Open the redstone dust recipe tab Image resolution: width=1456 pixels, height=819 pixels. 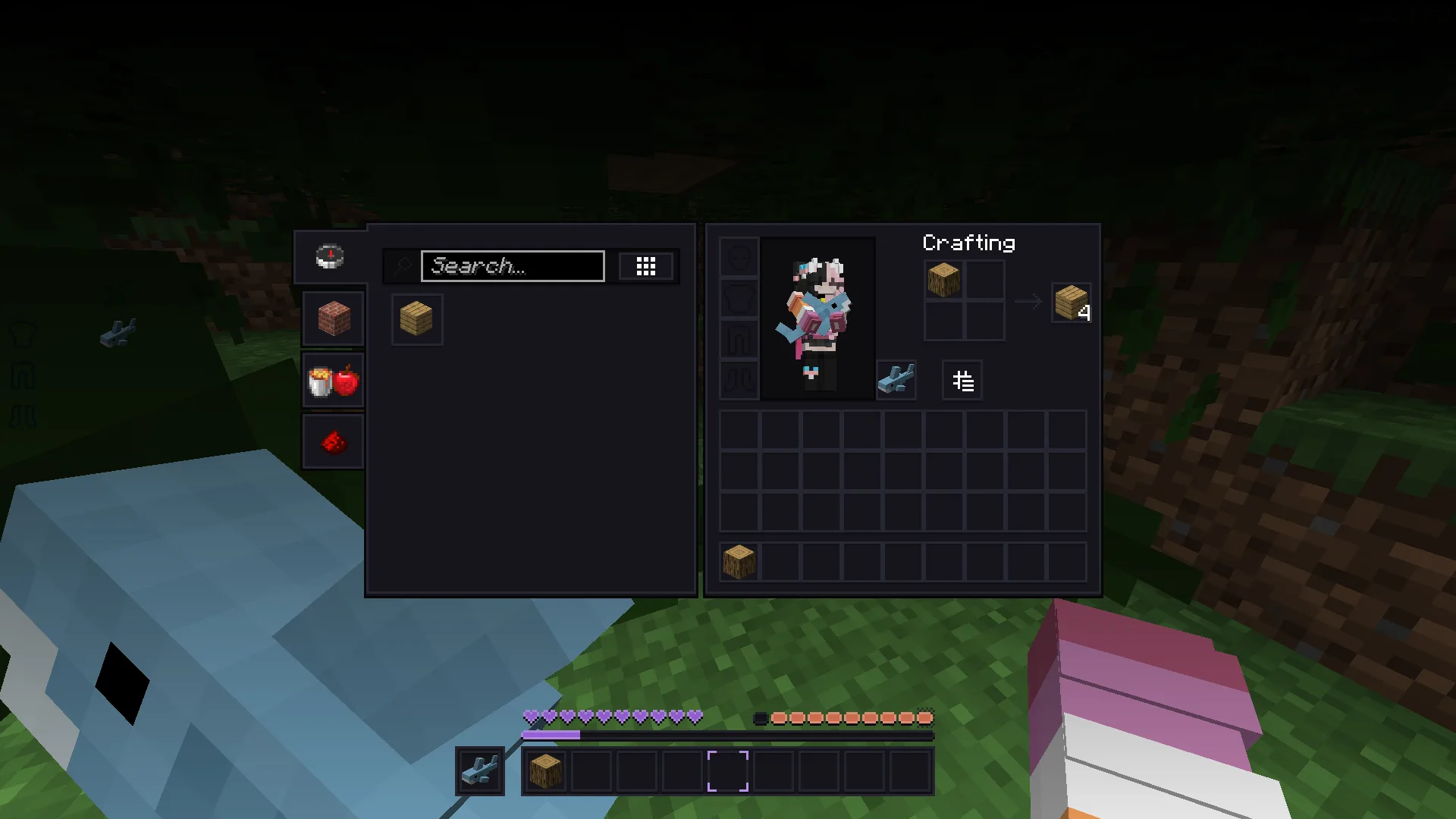point(334,442)
